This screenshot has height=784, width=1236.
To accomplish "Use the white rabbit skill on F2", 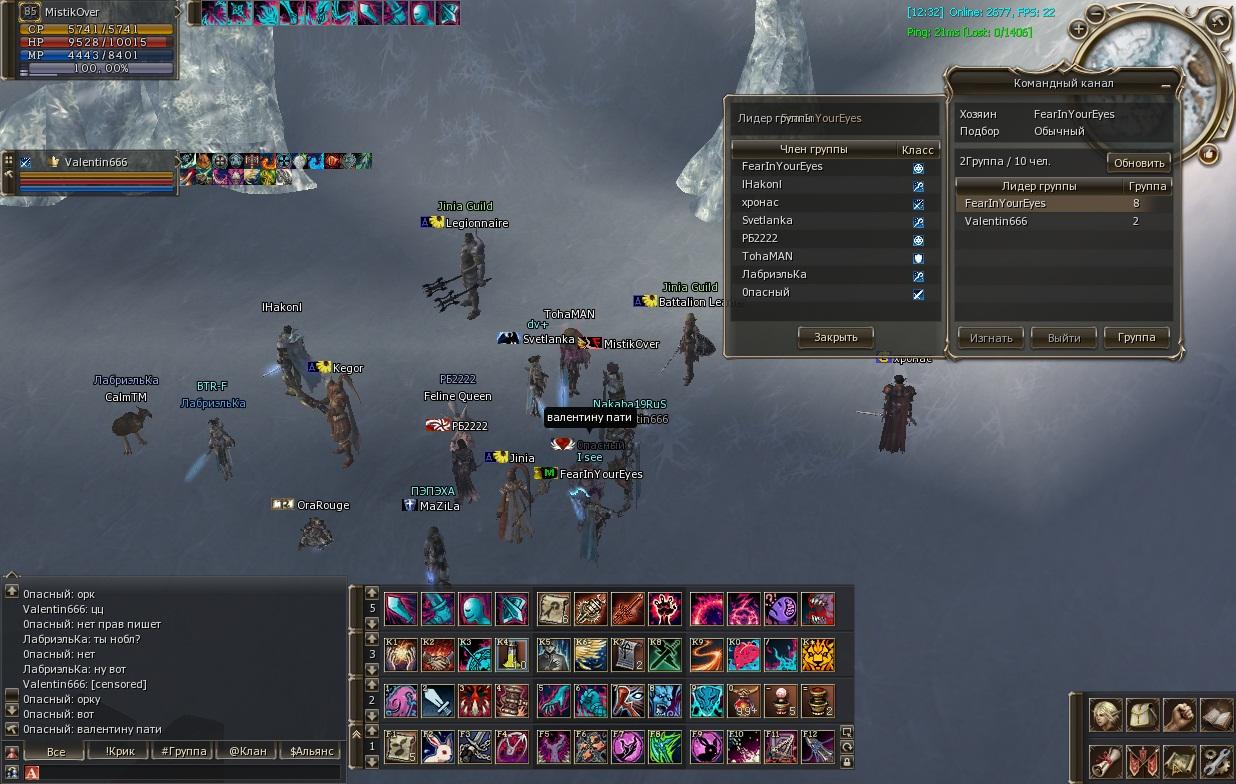I will [x=437, y=748].
